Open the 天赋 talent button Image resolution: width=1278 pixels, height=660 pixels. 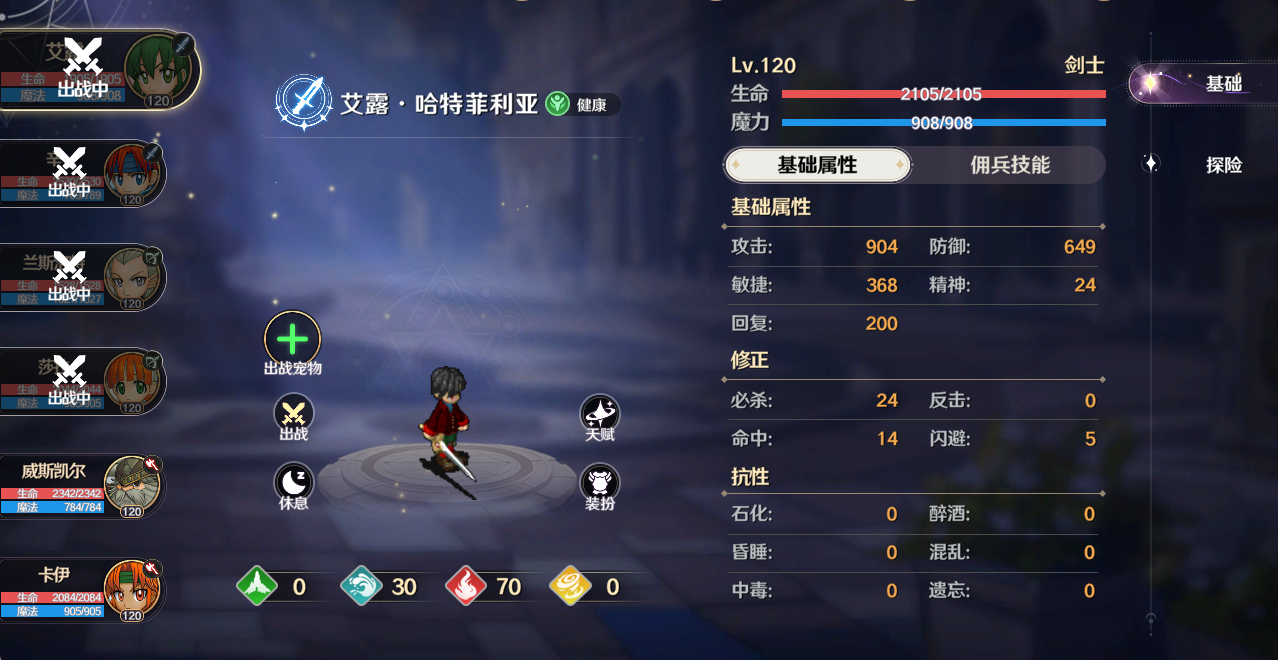point(600,413)
